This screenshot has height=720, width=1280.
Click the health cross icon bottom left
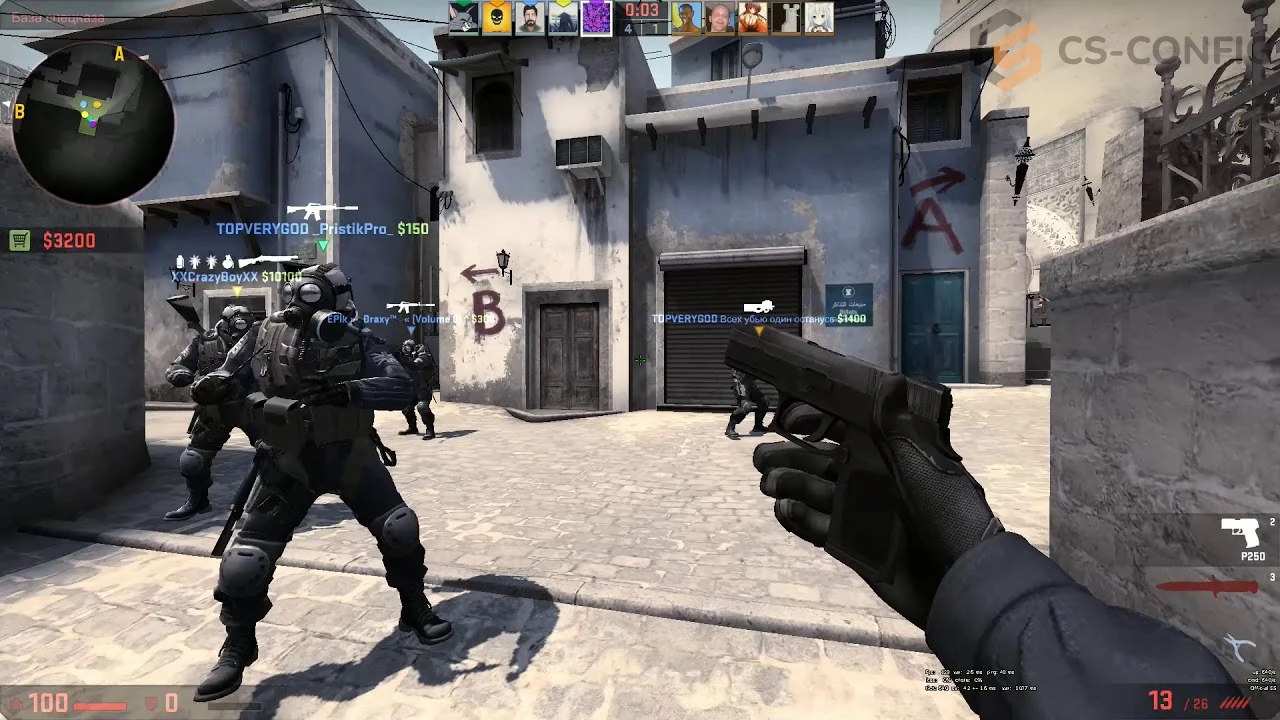pos(18,701)
